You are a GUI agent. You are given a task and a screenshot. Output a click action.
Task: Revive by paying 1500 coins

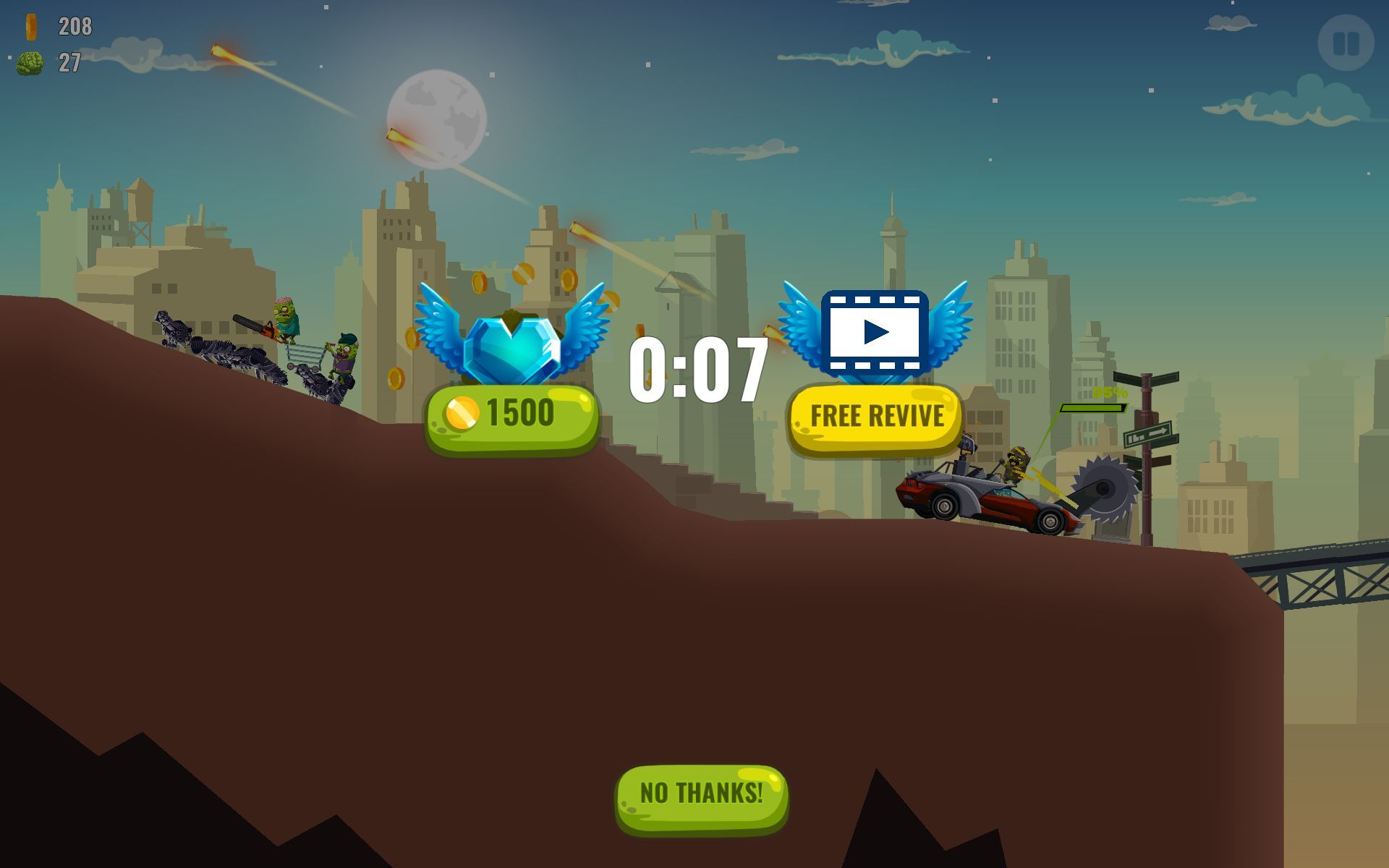pyautogui.click(x=511, y=418)
